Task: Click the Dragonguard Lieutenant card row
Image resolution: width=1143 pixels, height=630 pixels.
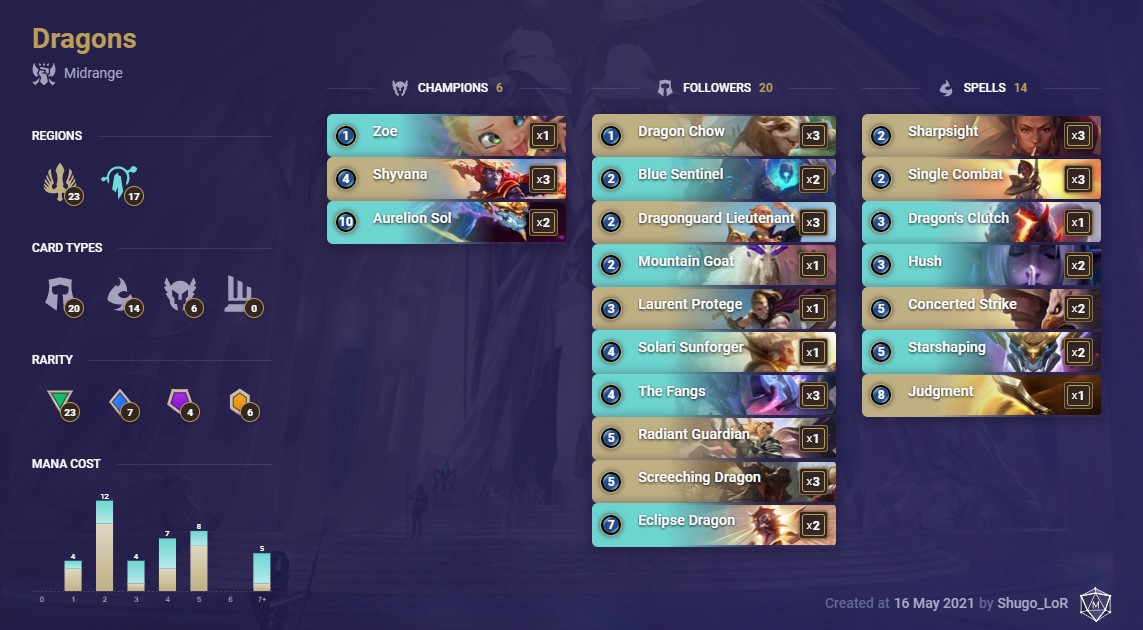Action: 712,222
